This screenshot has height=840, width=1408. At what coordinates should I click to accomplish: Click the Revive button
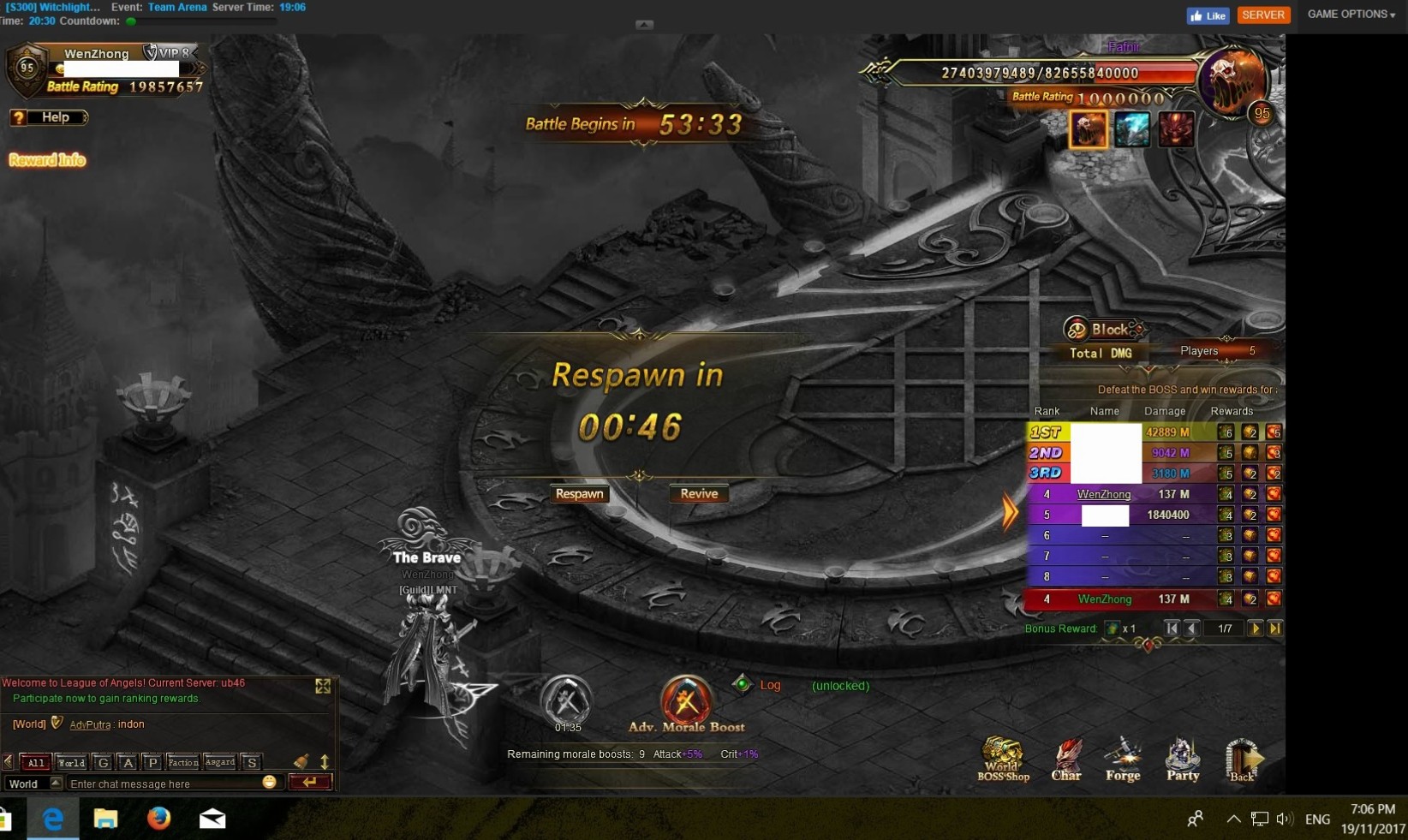click(699, 494)
